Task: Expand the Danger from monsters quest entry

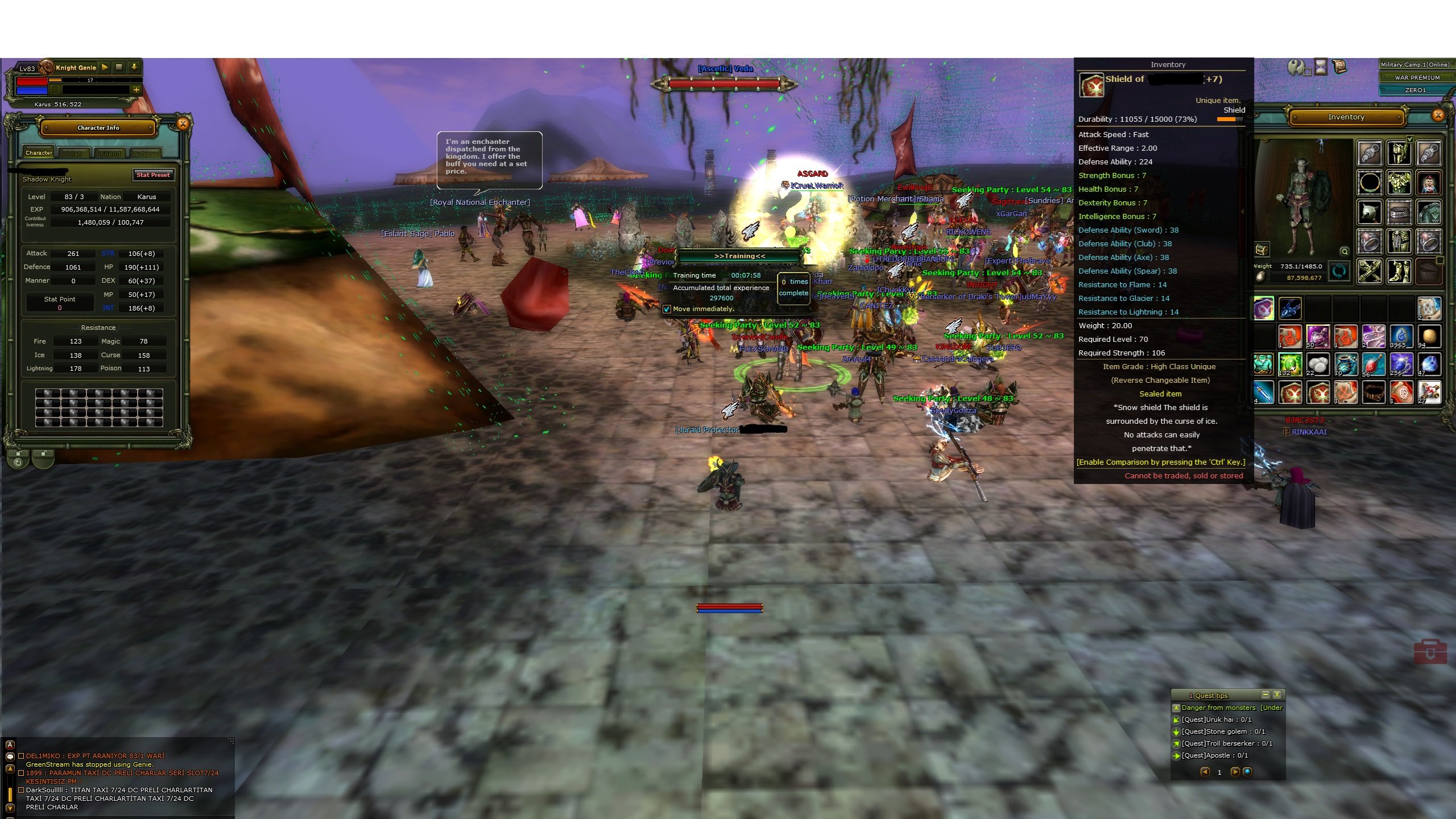Action: [1176, 708]
